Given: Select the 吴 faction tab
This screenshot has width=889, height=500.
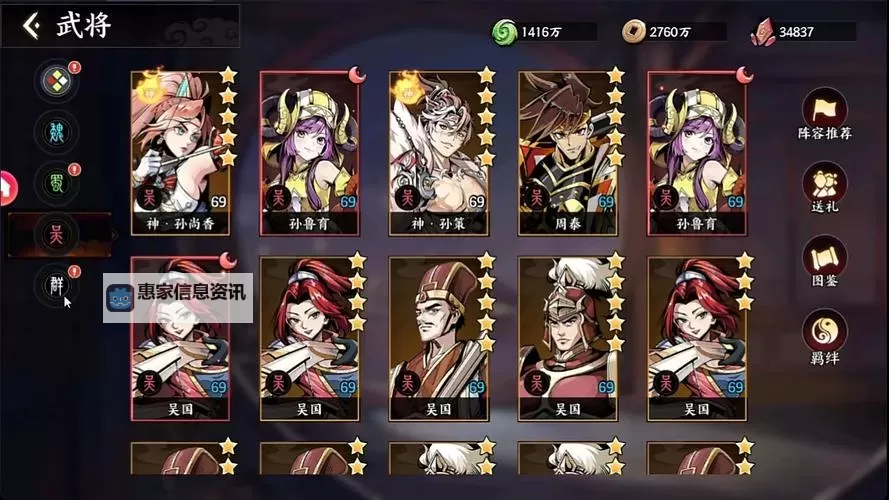Looking at the screenshot, I should click(57, 235).
